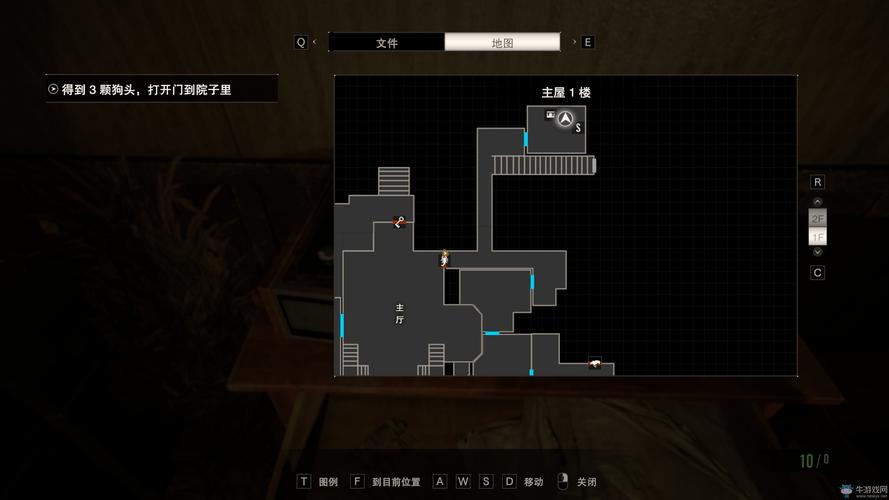This screenshot has width=889, height=500.
Task: Select the white item marker in bottom-right room
Action: click(x=594, y=362)
